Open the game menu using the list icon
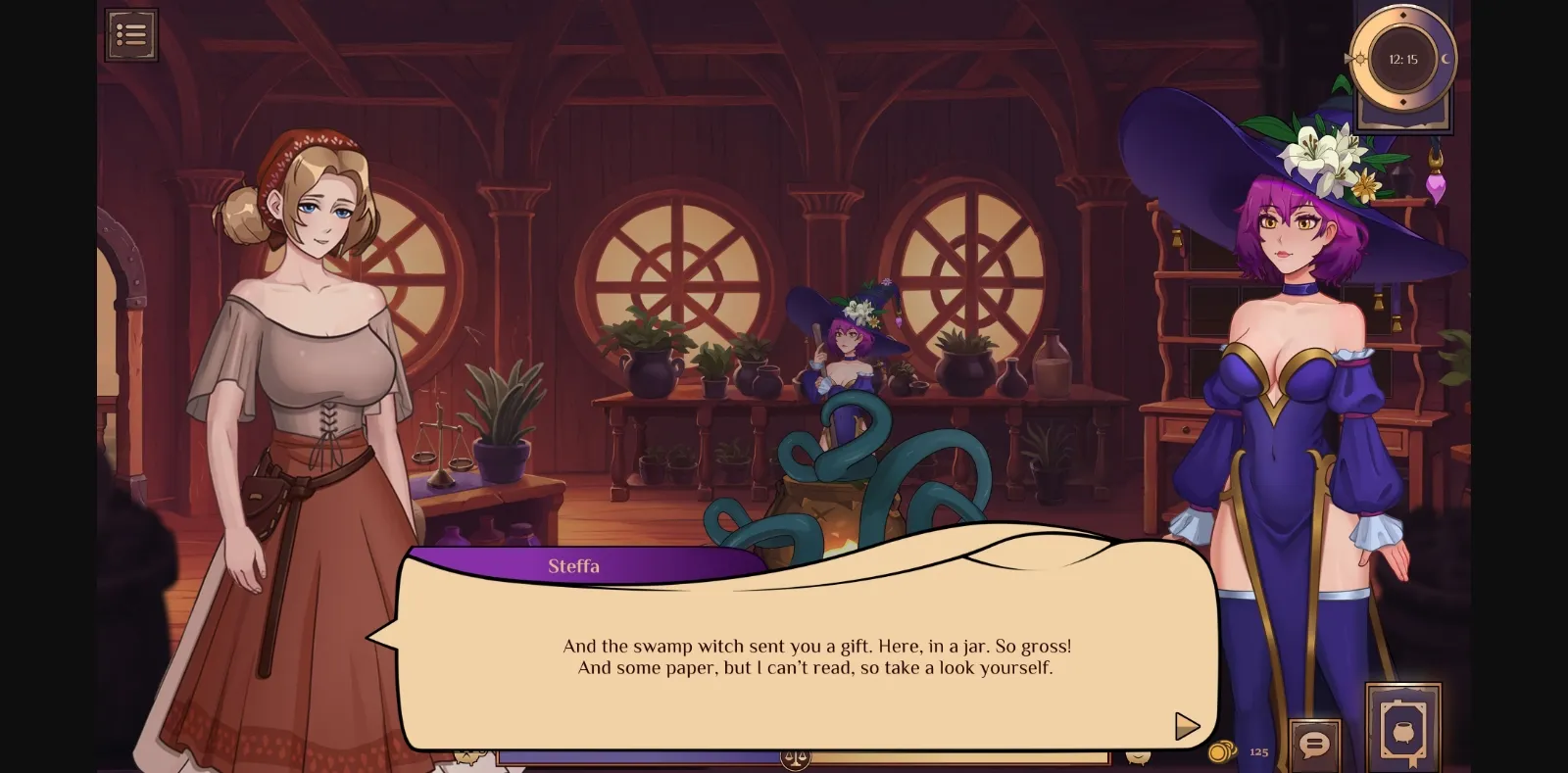 [x=132, y=34]
